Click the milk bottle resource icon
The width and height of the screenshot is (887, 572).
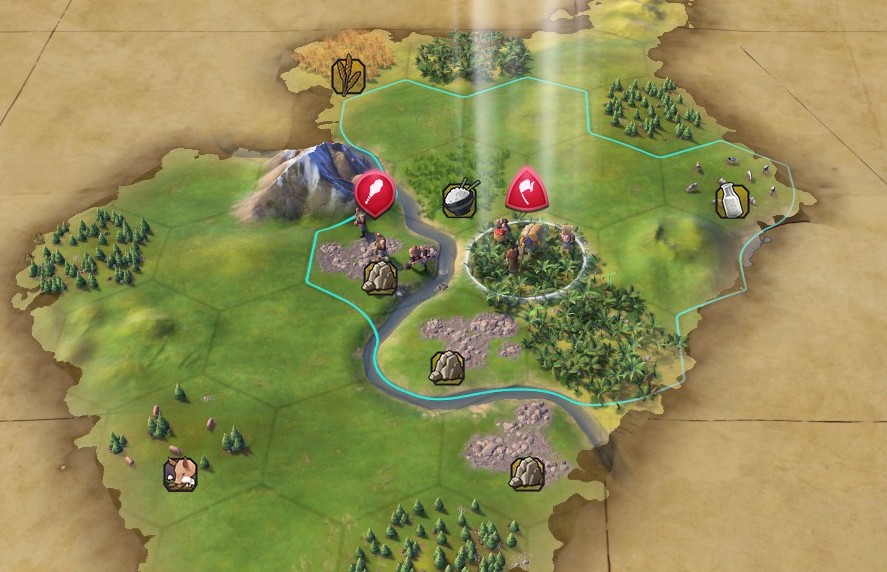pos(732,201)
